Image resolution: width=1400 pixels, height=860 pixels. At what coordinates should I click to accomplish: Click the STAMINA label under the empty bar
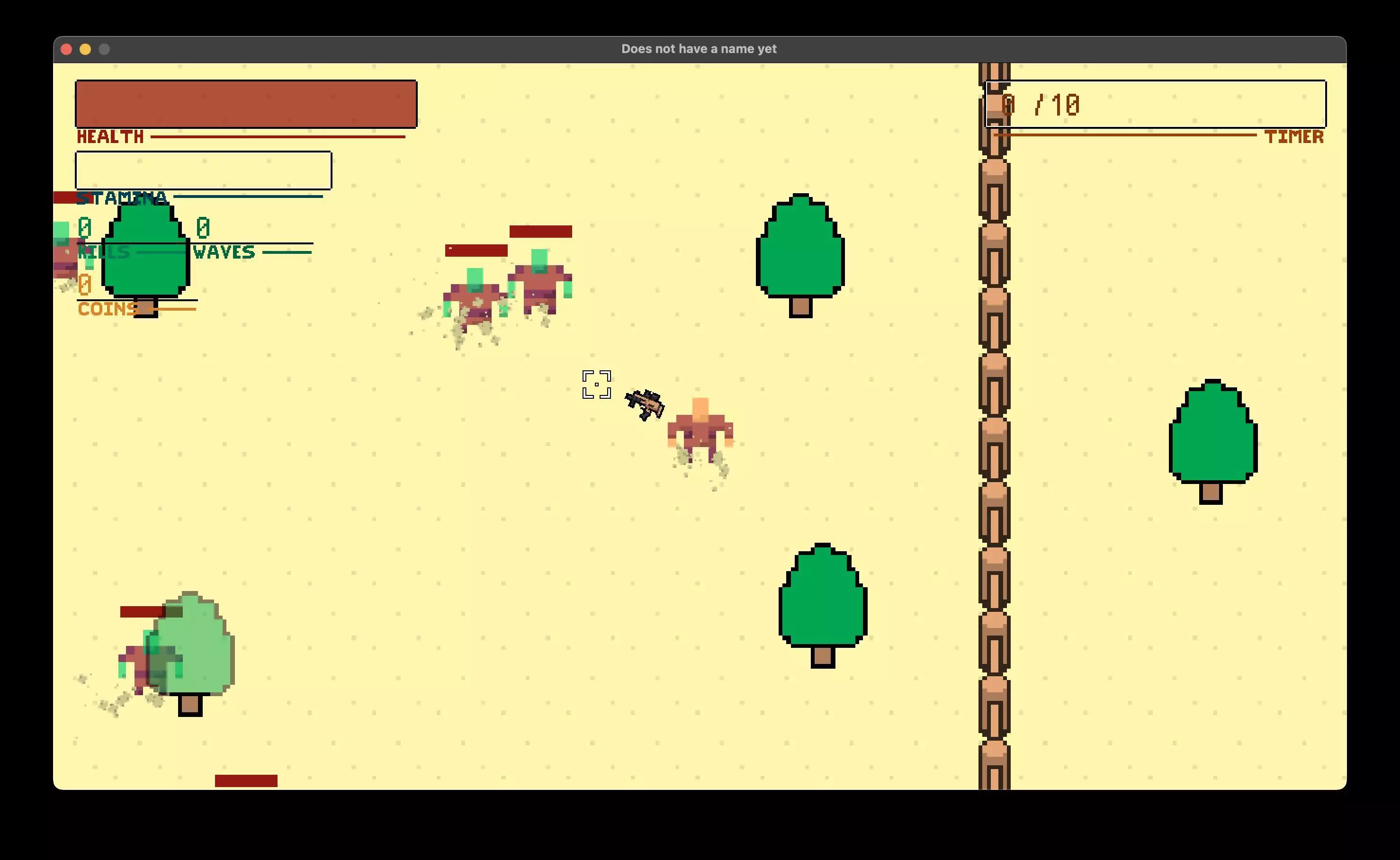click(x=121, y=198)
